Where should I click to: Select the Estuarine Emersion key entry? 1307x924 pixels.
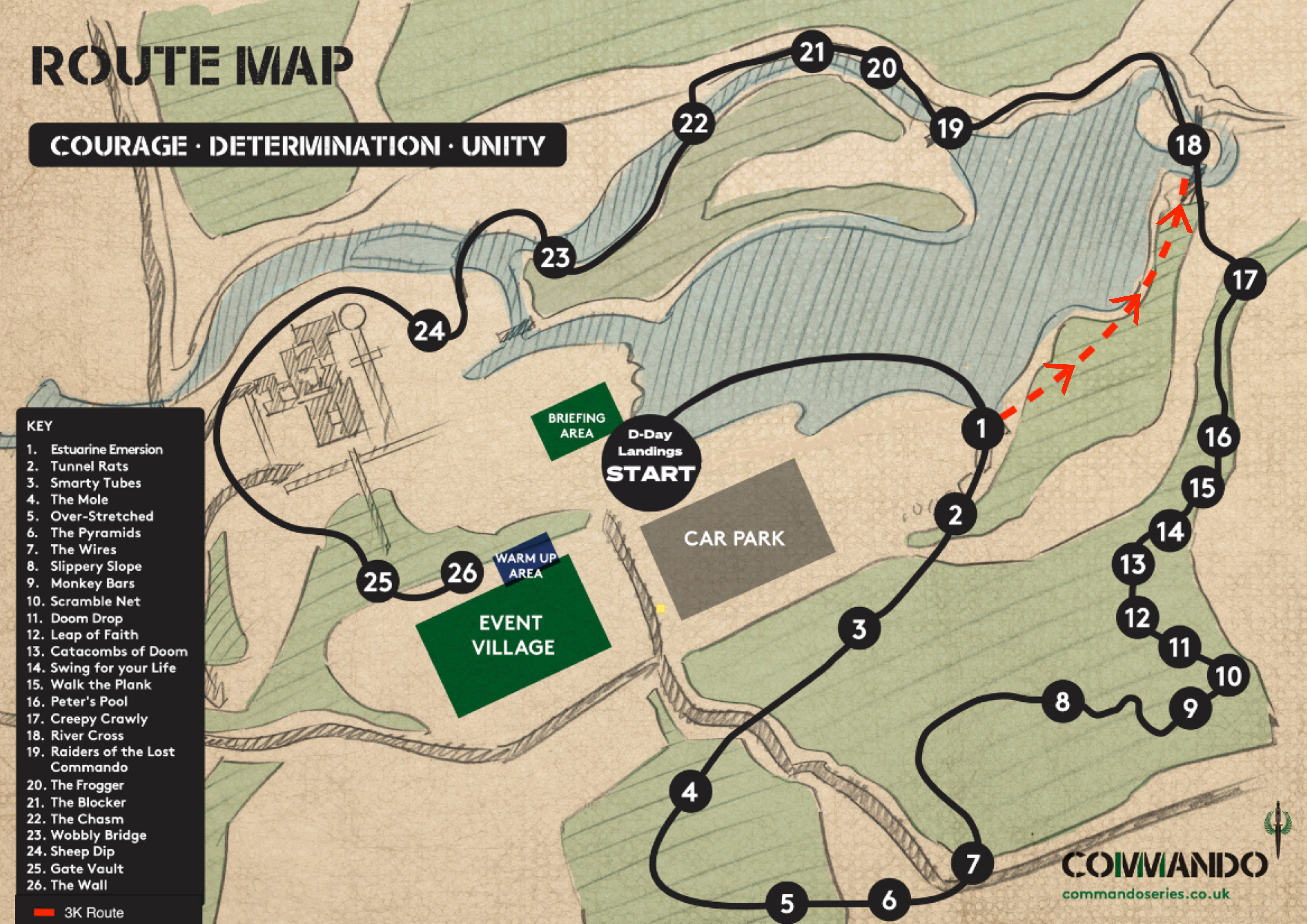(106, 450)
